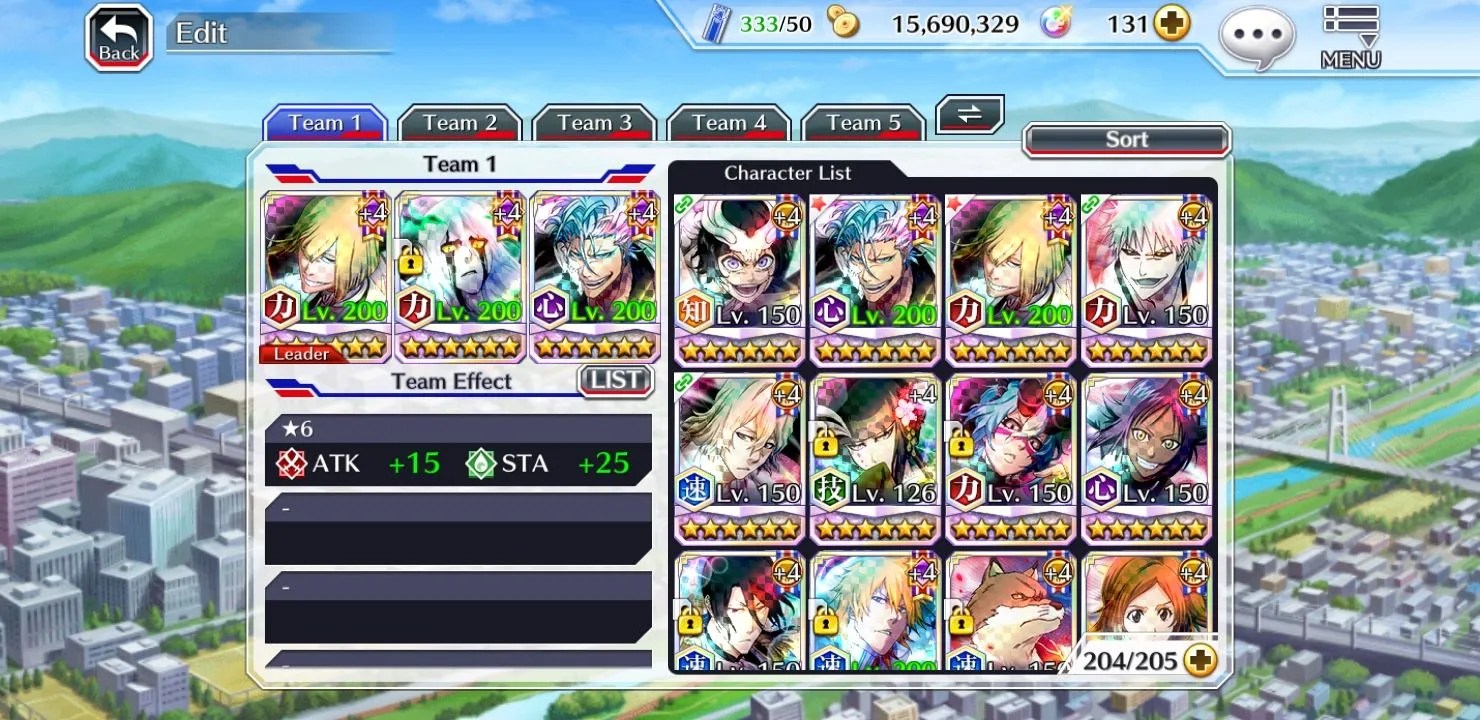Select the locked middle Team 1 member

click(x=460, y=276)
